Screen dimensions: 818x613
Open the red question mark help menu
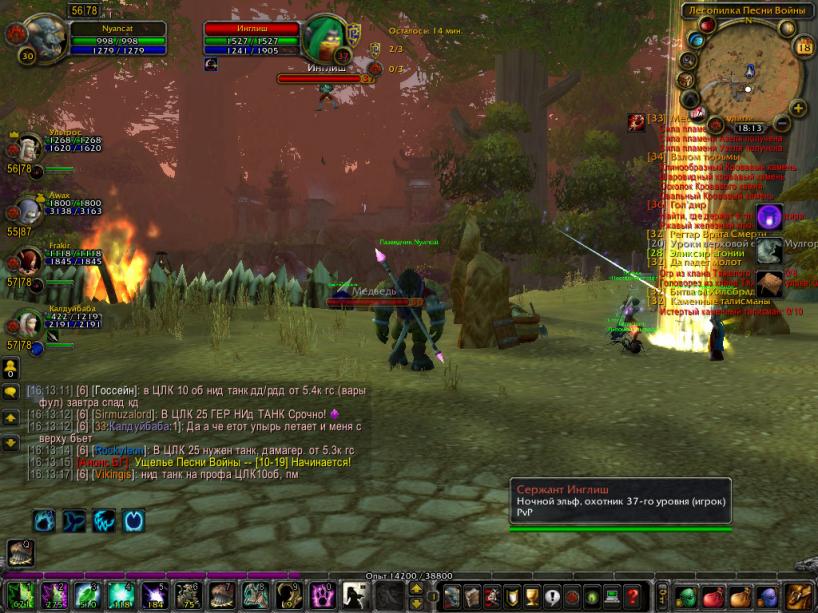(632, 597)
